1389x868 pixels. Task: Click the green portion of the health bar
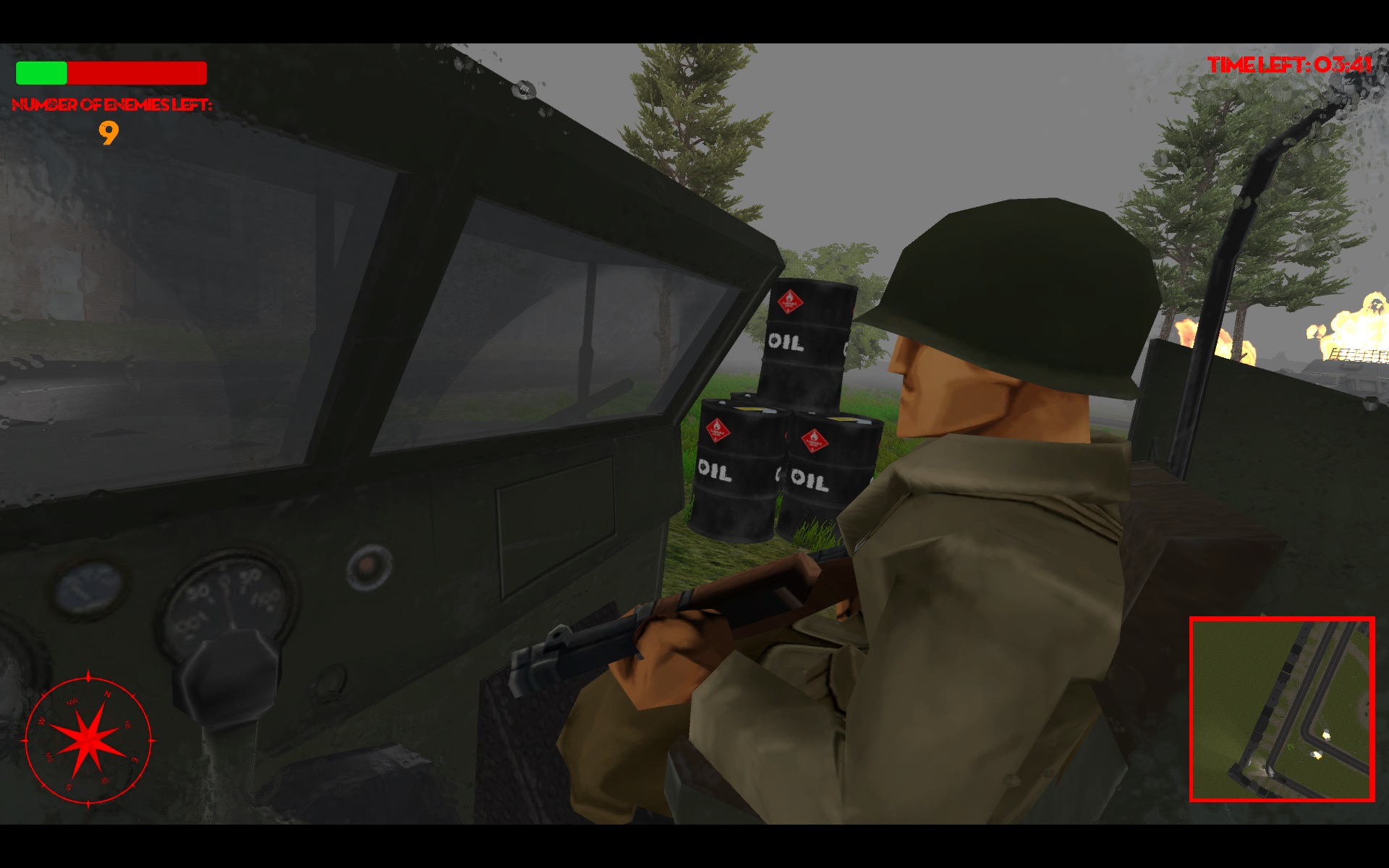click(40, 73)
